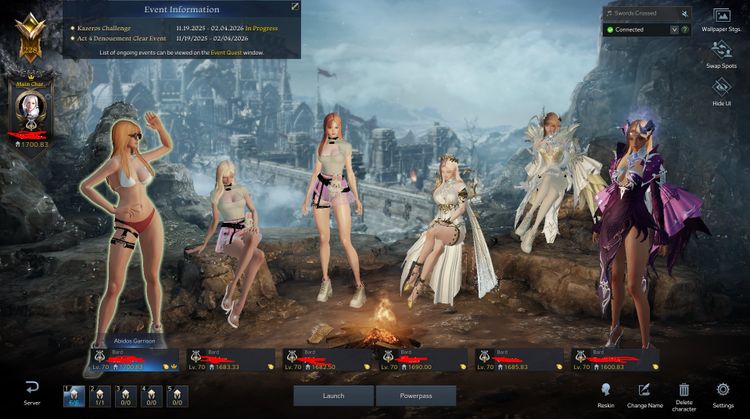This screenshot has width=750, height=419.
Task: Click the Delete character trash icon
Action: (x=684, y=394)
